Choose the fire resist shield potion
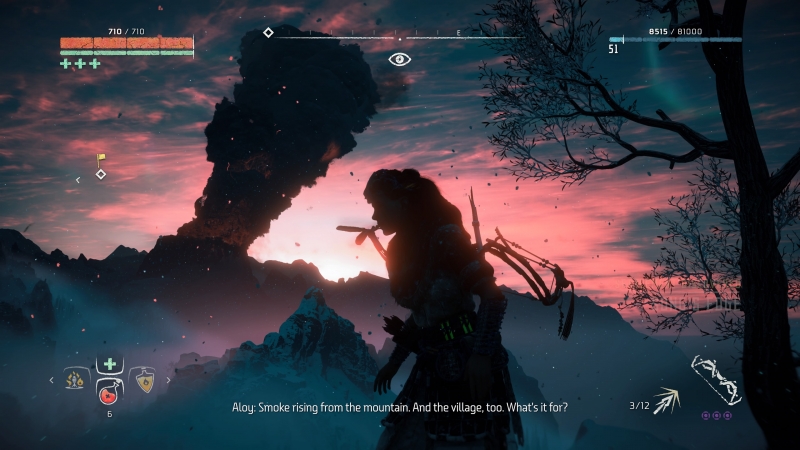800x450 pixels. point(143,379)
